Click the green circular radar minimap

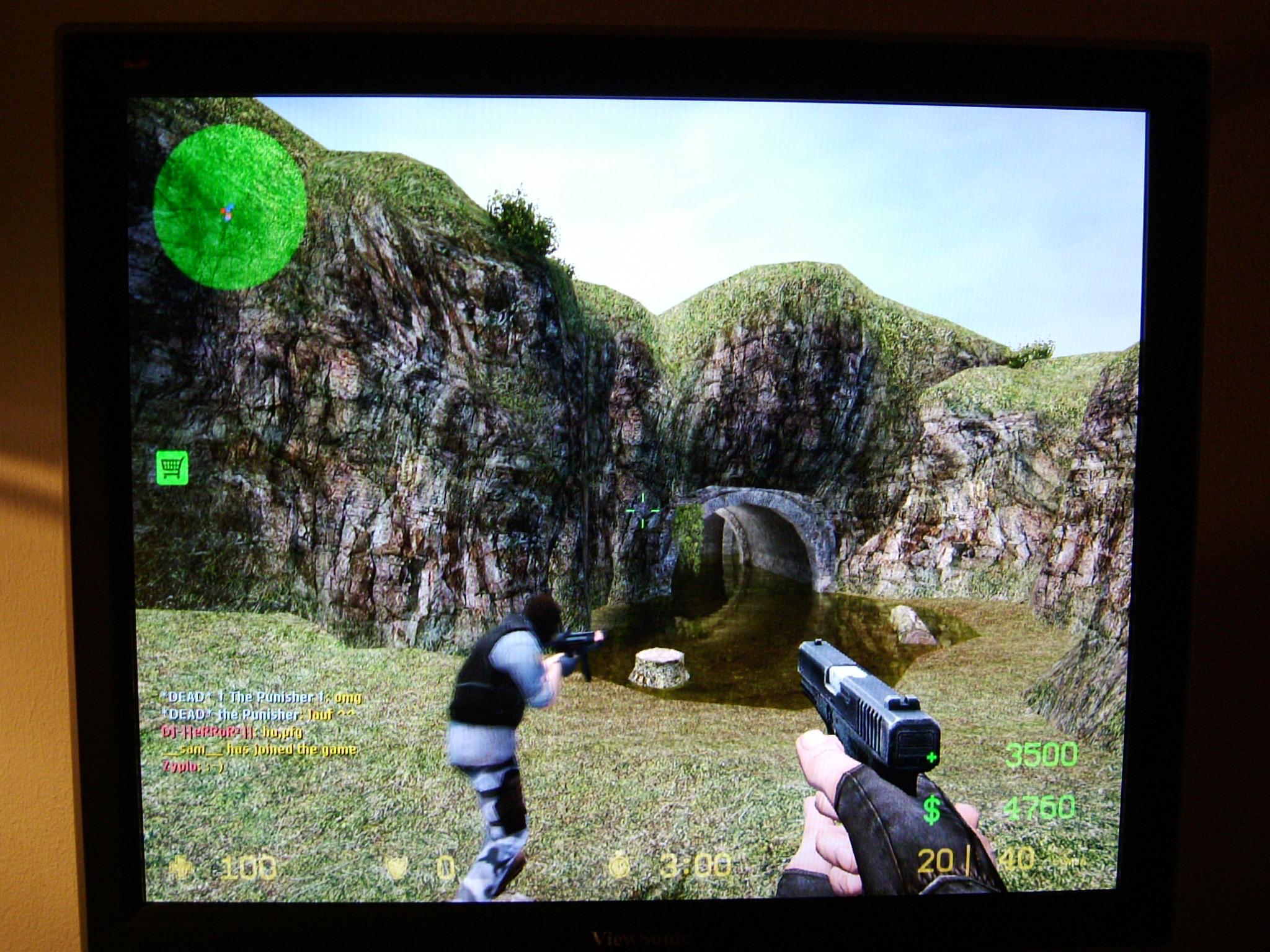229,206
